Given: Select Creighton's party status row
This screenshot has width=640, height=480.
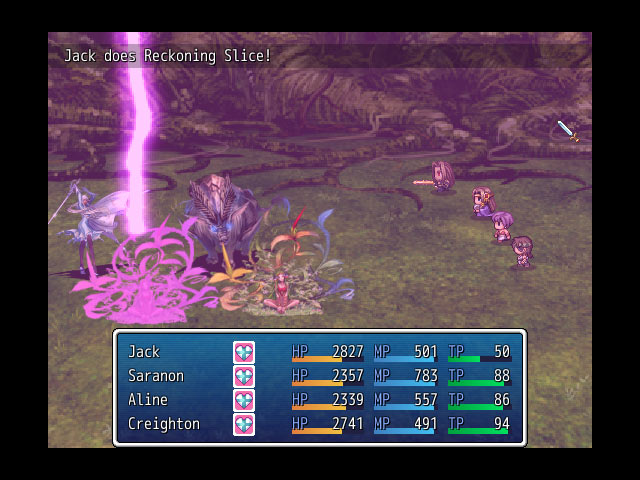Looking at the screenshot, I should (163, 424).
